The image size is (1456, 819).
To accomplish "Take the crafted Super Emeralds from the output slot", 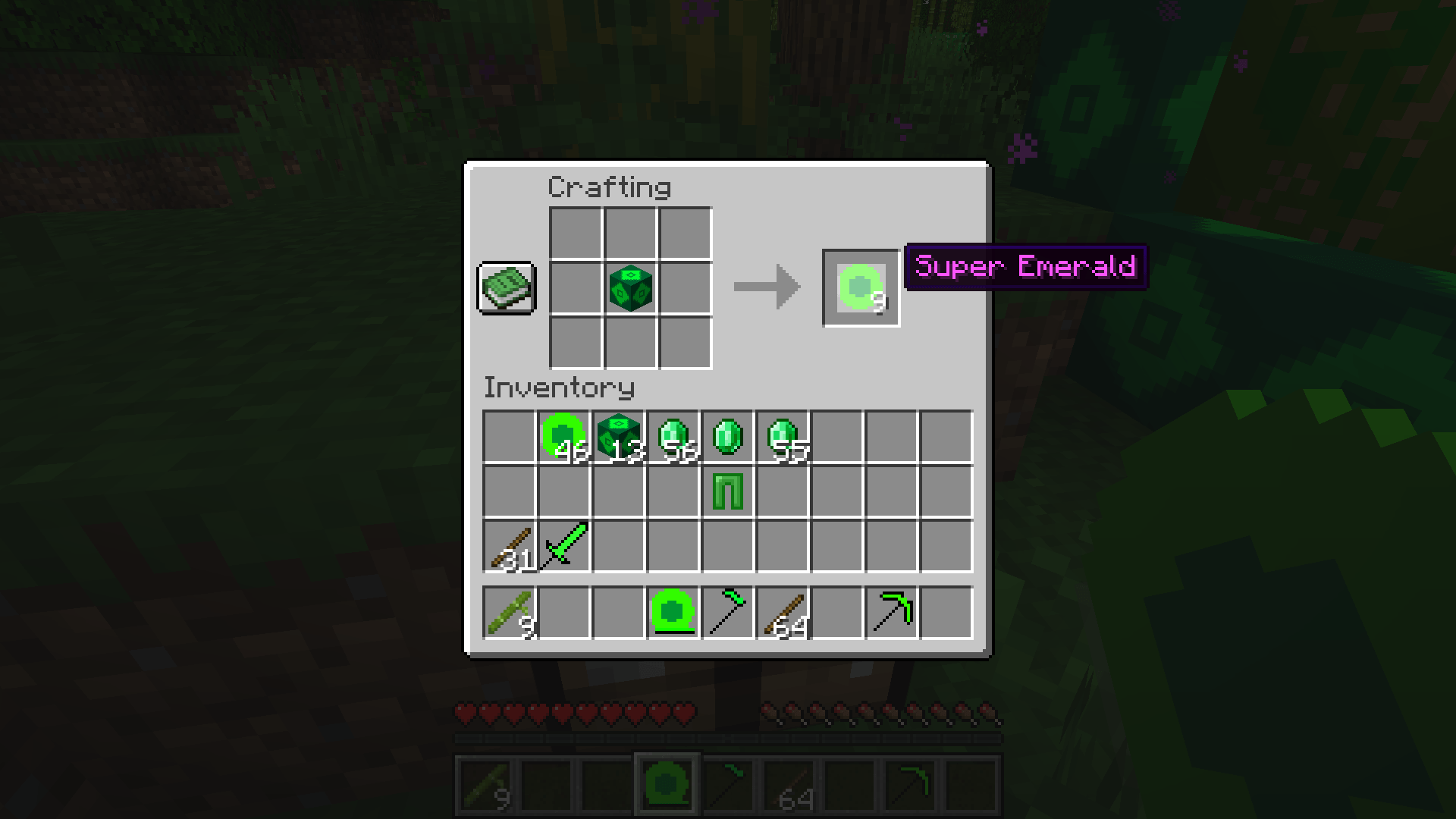I will click(860, 287).
